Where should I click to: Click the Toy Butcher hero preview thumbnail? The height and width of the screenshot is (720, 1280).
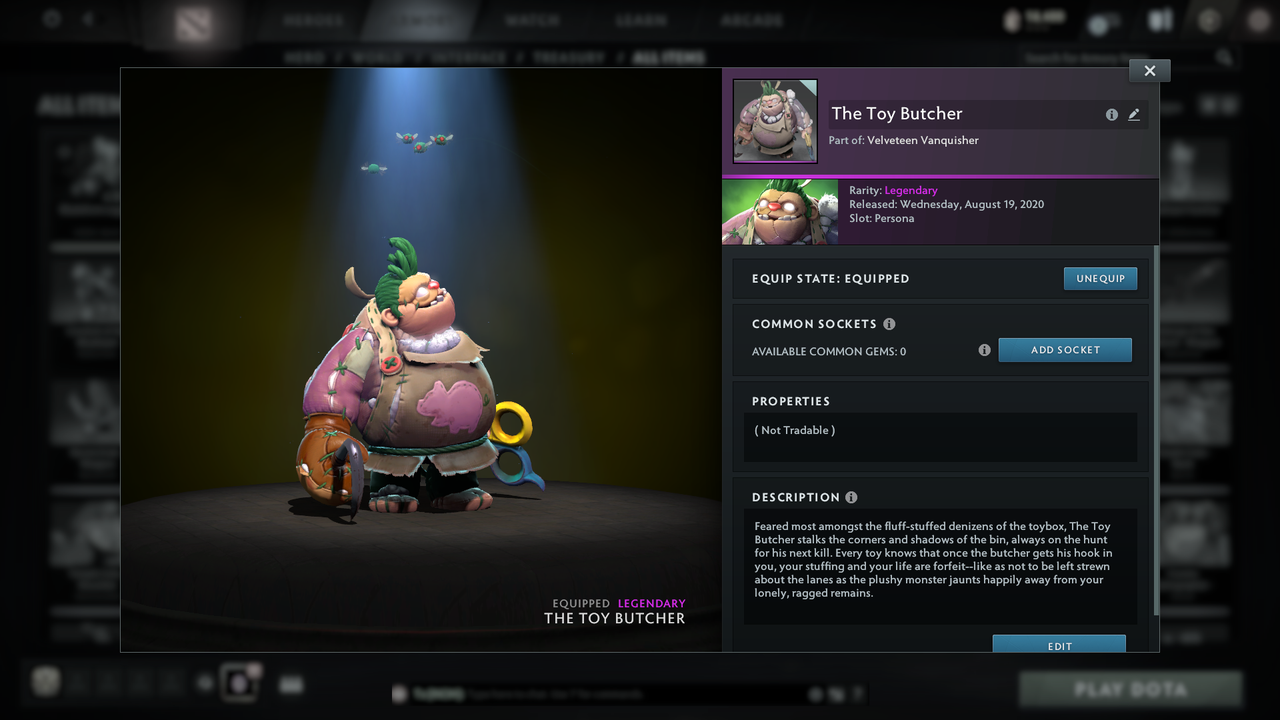[773, 120]
